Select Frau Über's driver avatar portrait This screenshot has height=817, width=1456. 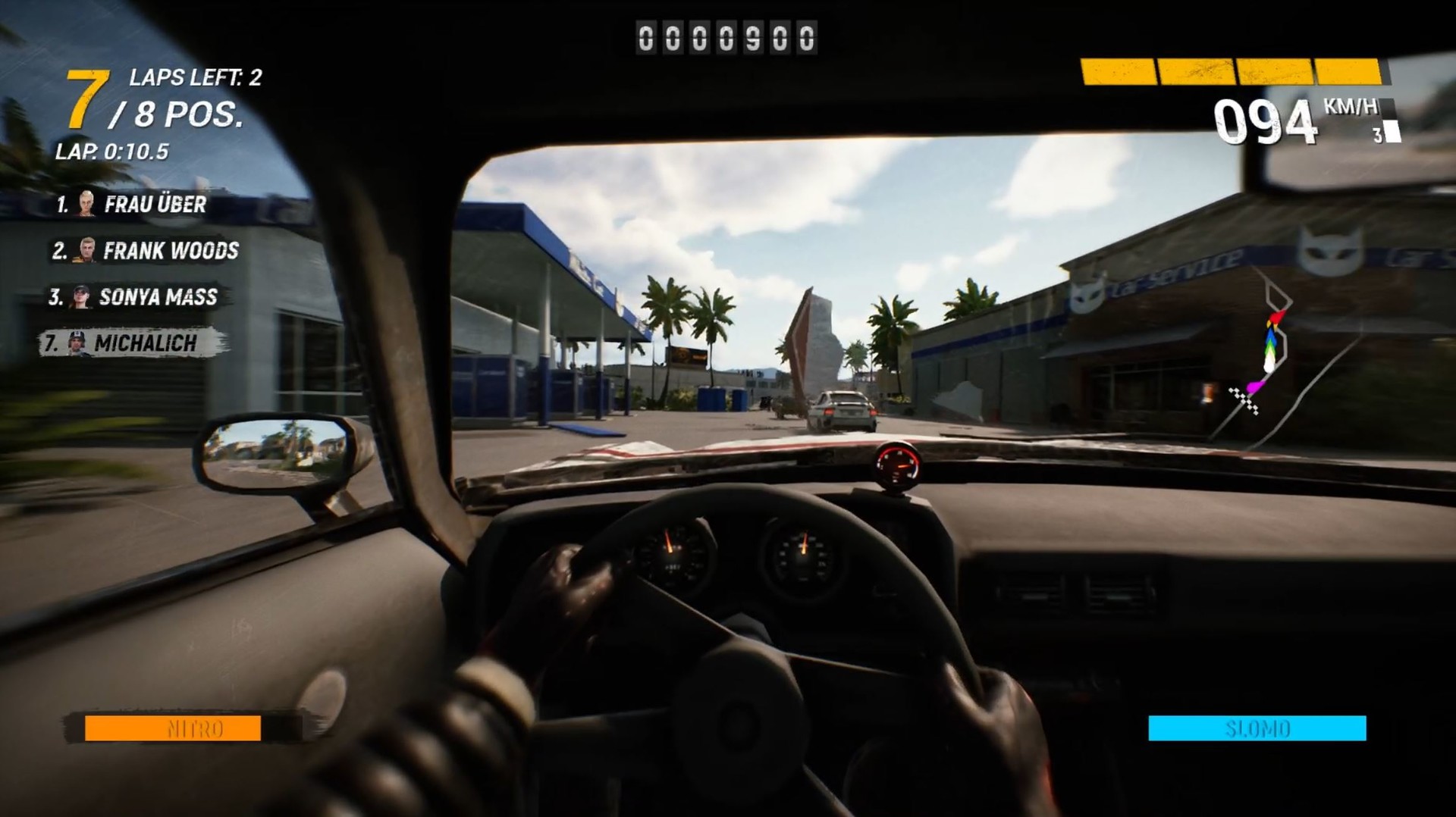(x=86, y=203)
